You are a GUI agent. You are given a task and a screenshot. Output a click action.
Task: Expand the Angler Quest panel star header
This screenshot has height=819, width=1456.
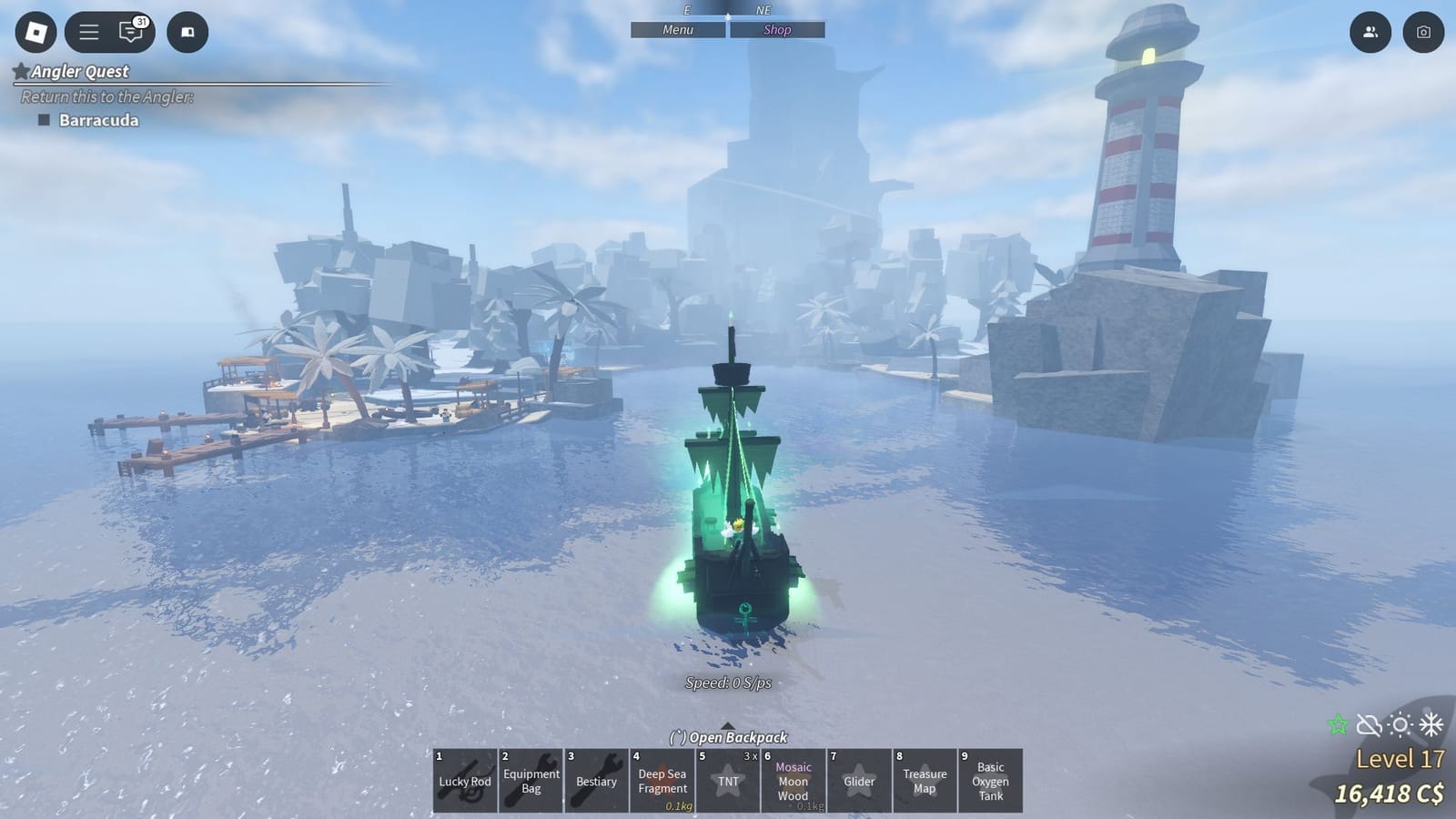[x=20, y=72]
